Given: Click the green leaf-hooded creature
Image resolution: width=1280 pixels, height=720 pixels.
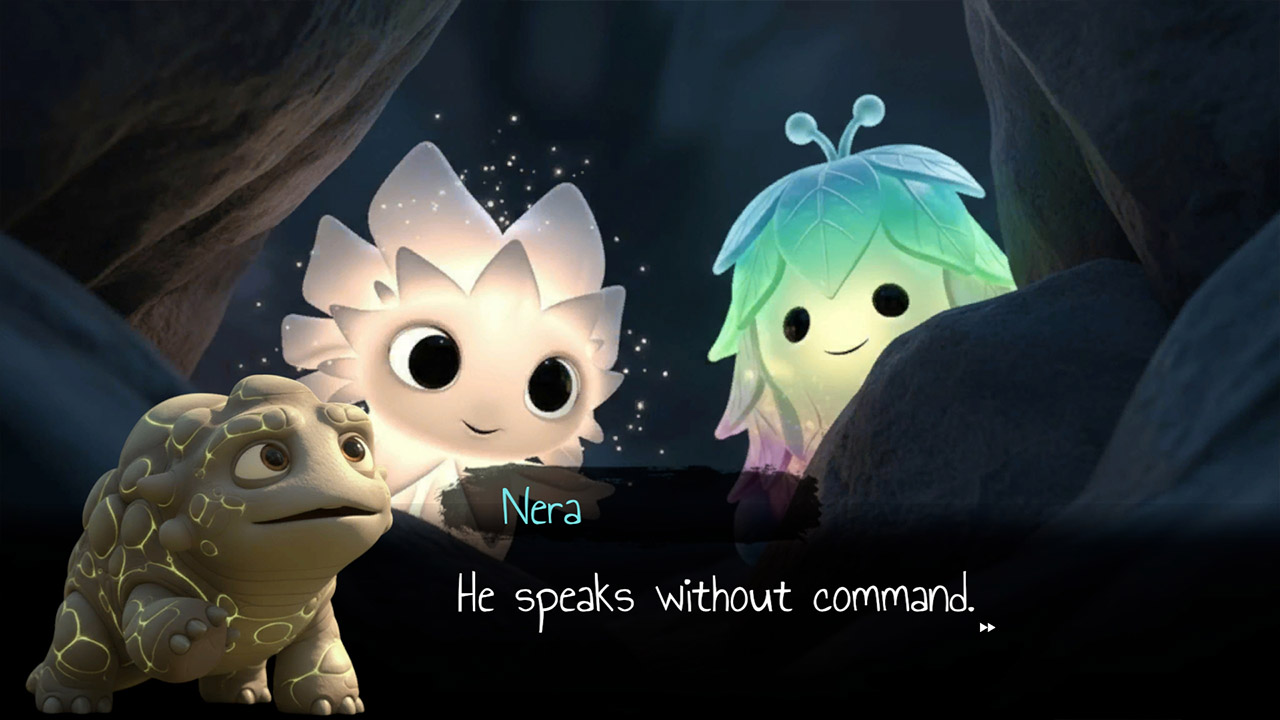Looking at the screenshot, I should click(820, 300).
